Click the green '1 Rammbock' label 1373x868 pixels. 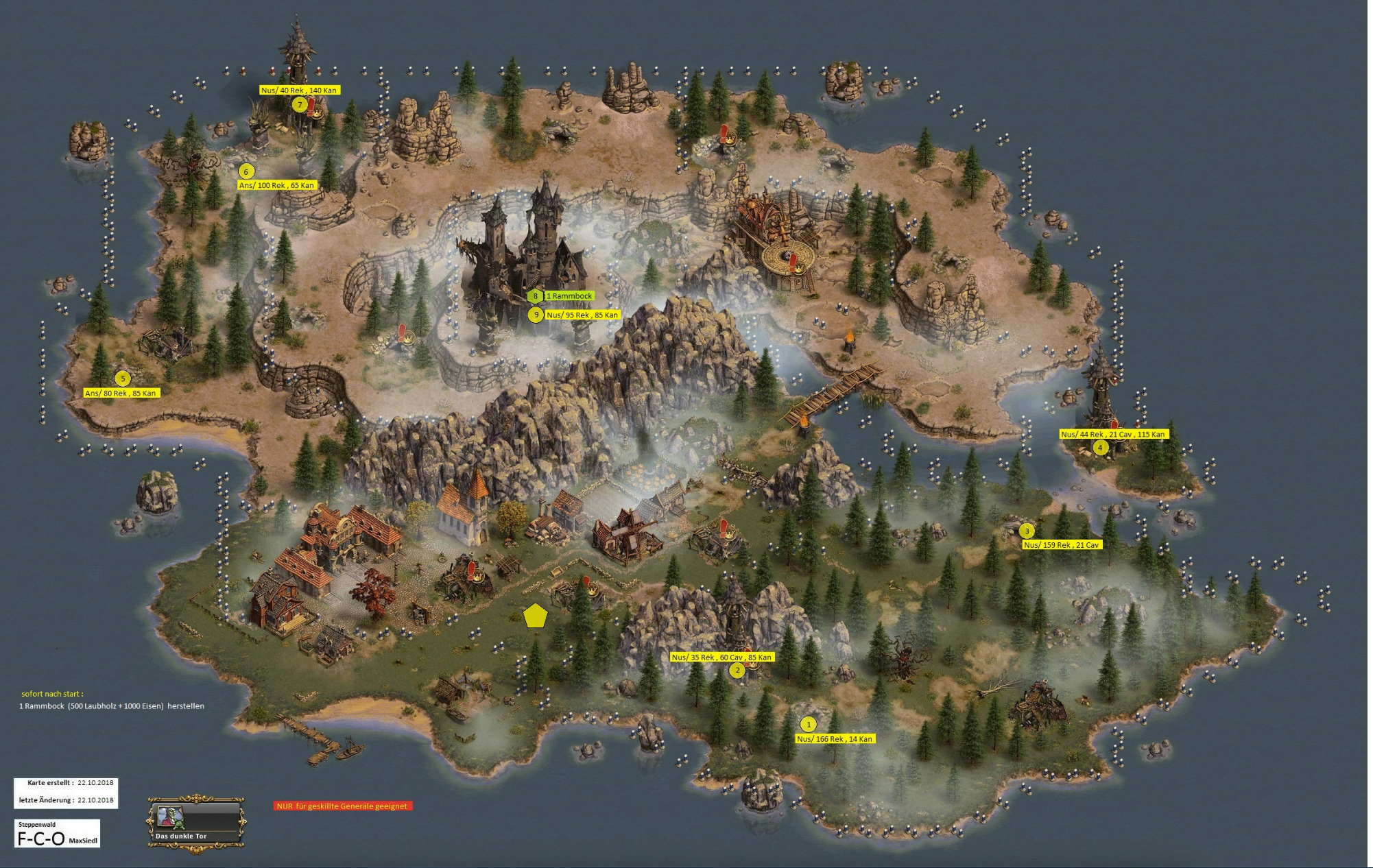click(569, 296)
